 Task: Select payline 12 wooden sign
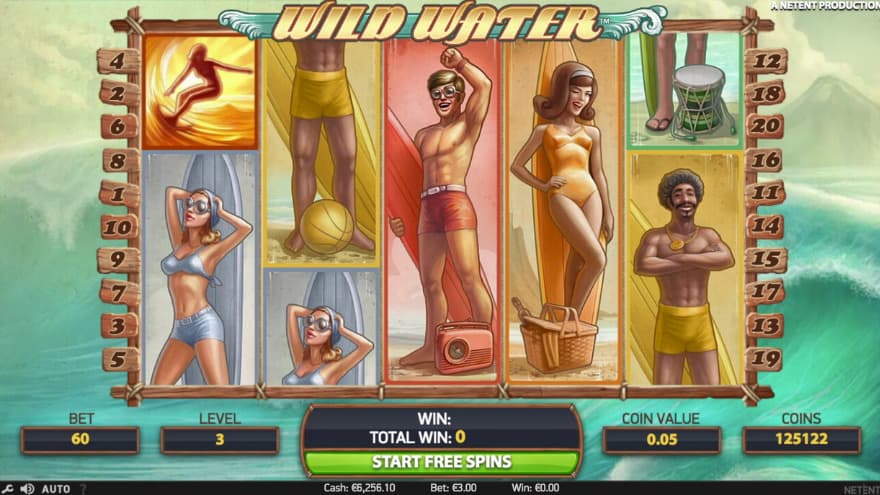pyautogui.click(x=766, y=61)
